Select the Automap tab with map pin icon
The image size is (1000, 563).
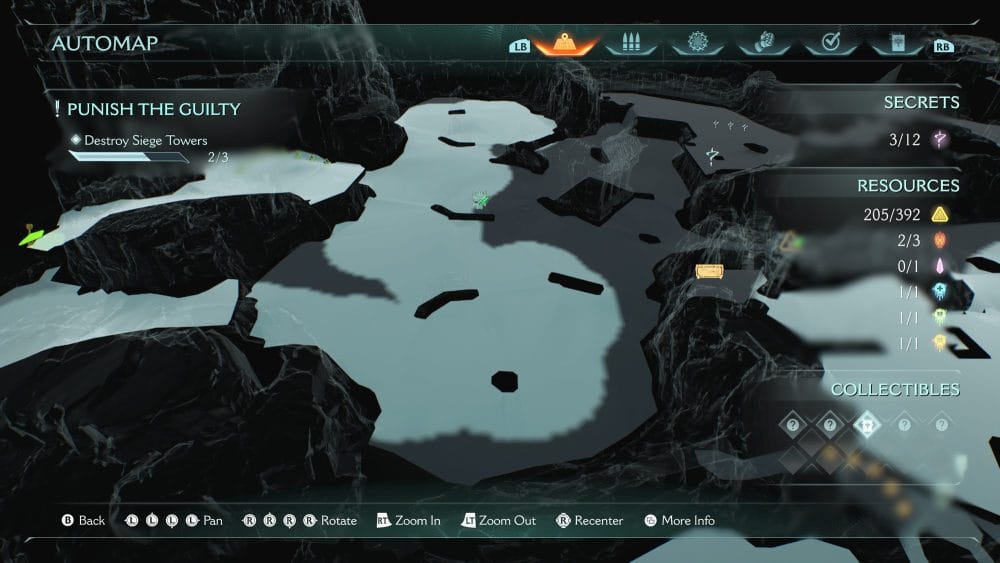click(566, 44)
